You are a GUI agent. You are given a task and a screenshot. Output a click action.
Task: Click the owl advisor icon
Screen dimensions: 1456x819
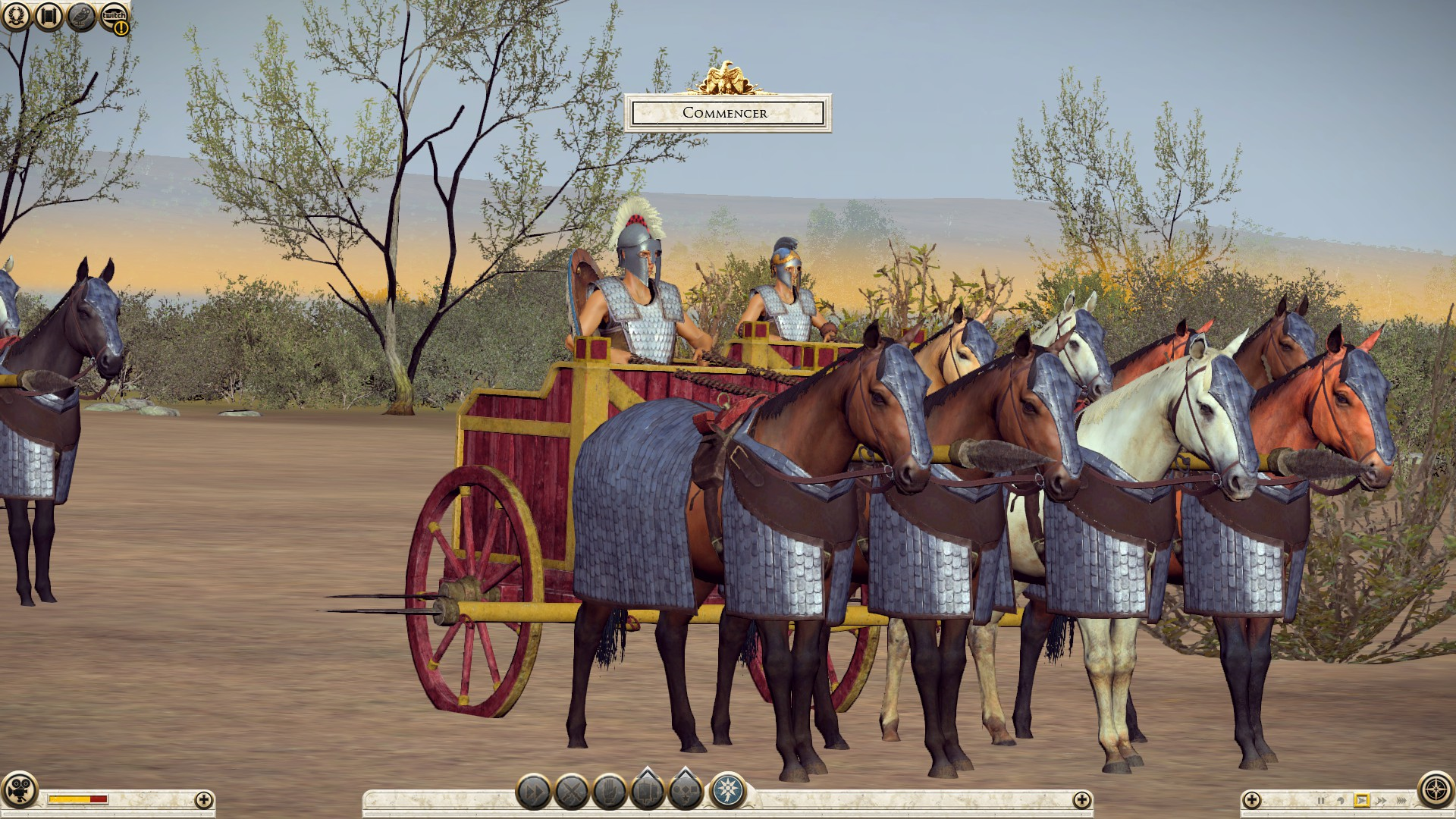81,16
